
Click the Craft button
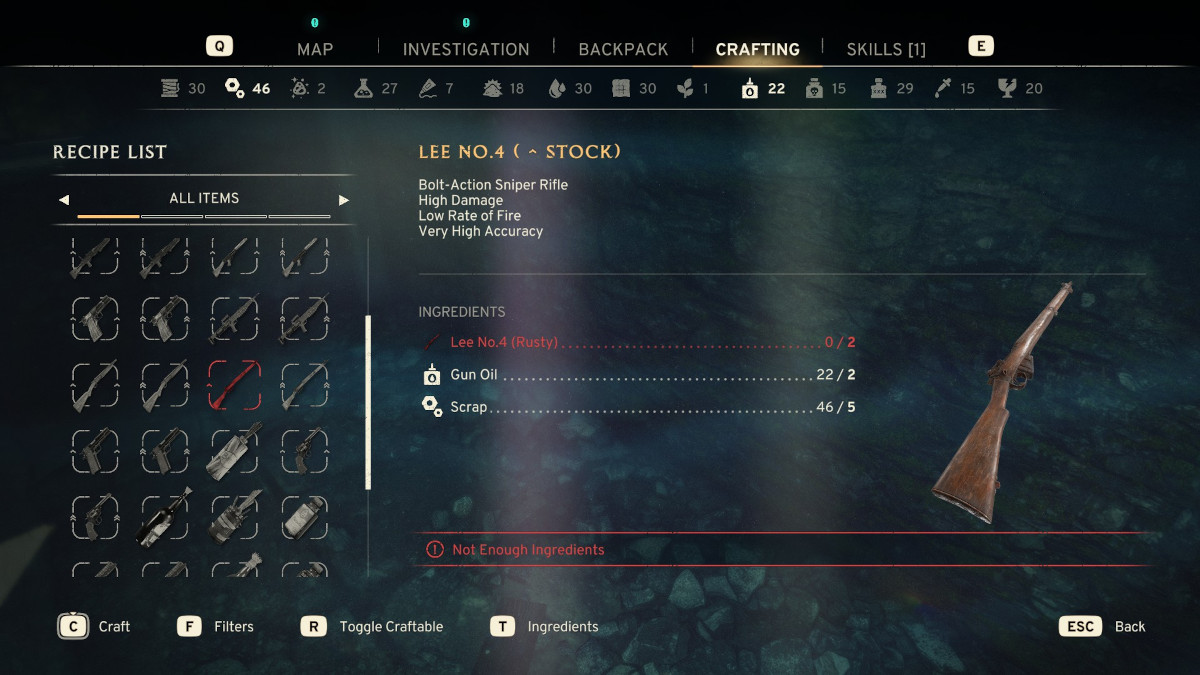tap(97, 627)
